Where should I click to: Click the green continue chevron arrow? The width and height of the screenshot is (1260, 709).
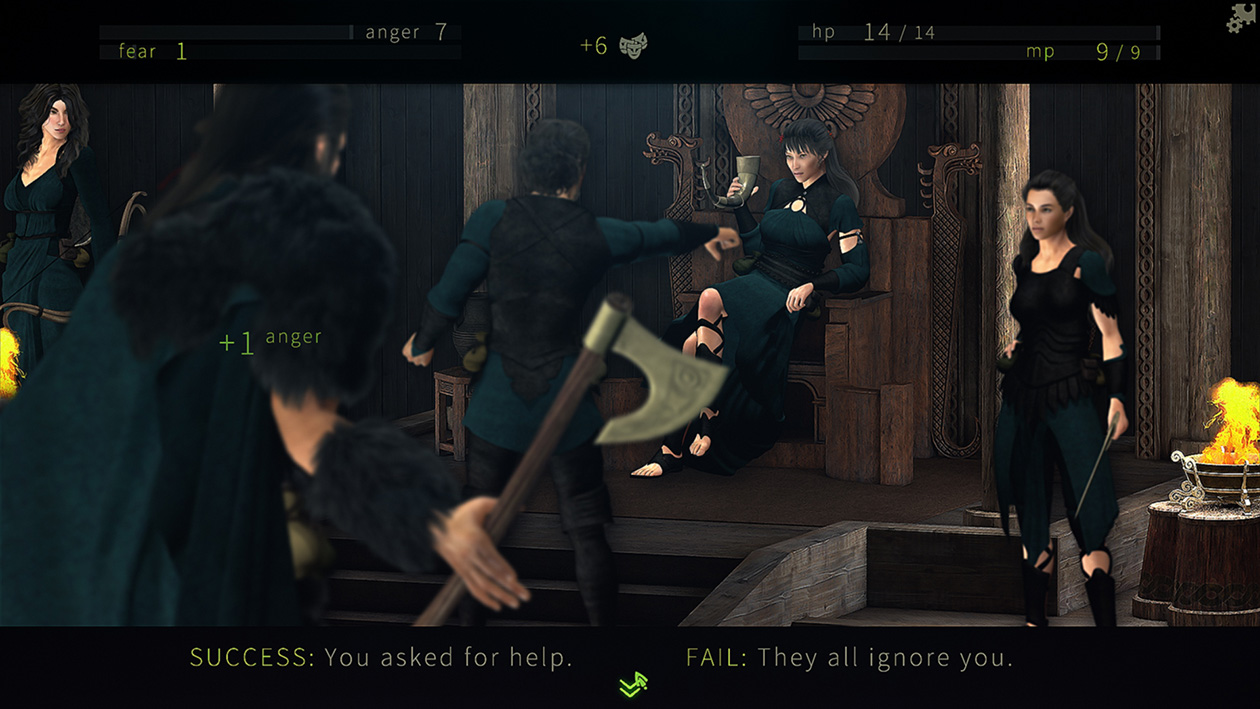(x=633, y=684)
